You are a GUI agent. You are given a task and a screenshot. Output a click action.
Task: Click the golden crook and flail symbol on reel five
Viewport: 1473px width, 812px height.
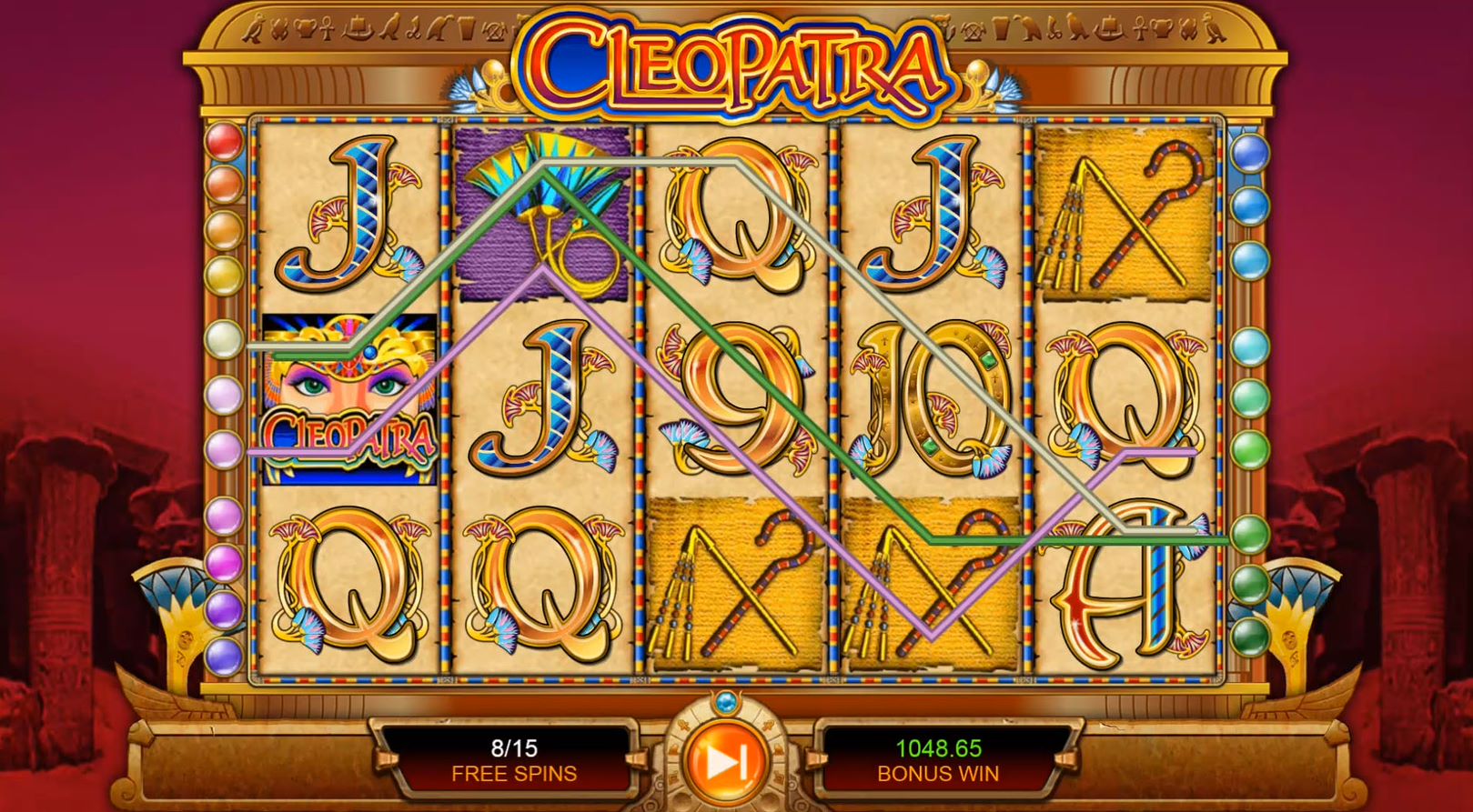1124,218
